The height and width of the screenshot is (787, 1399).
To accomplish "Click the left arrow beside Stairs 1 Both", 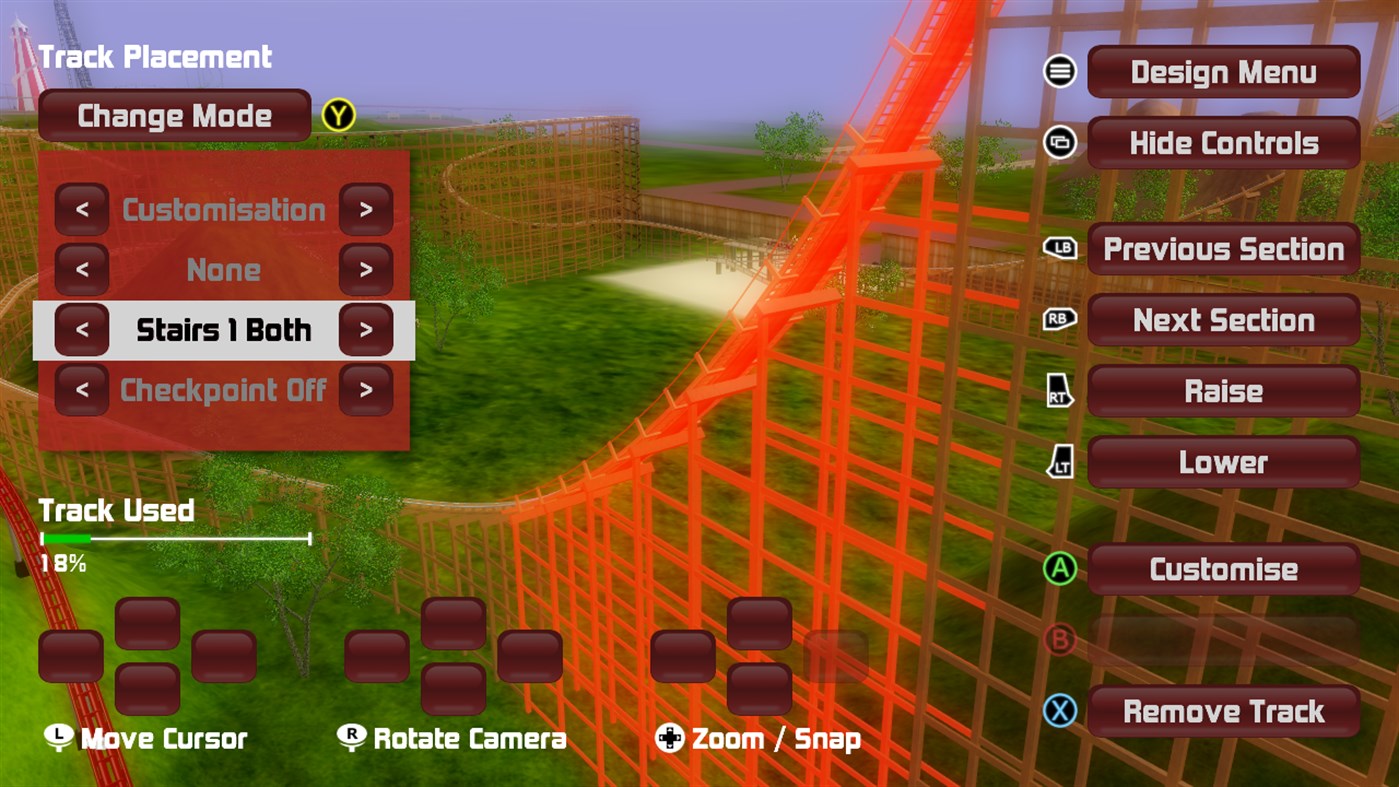I will click(82, 330).
